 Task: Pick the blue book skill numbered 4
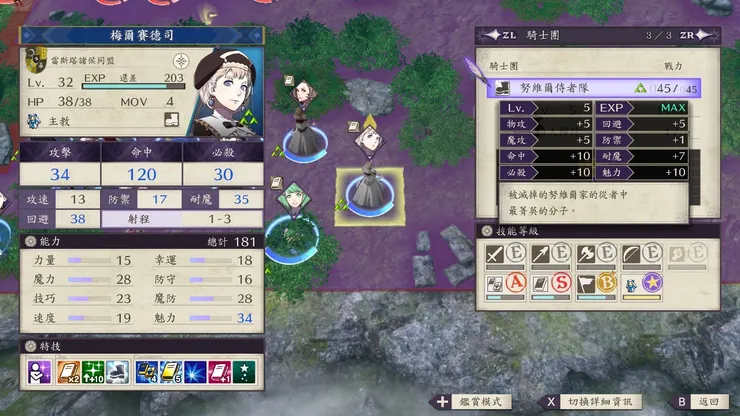[146, 372]
